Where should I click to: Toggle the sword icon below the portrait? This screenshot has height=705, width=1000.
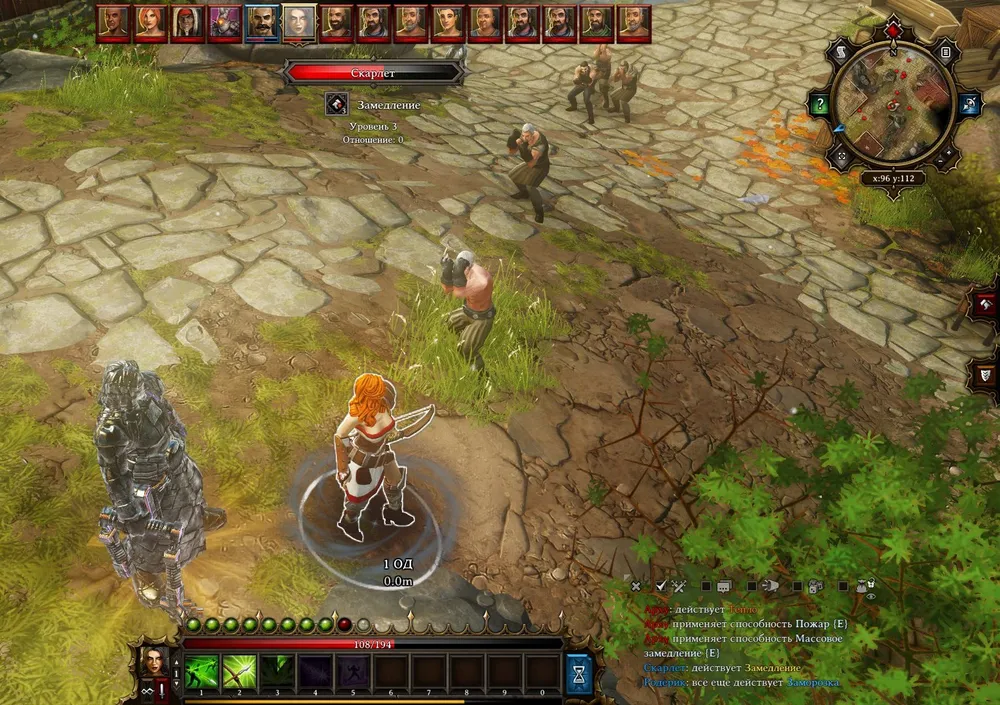point(161,690)
